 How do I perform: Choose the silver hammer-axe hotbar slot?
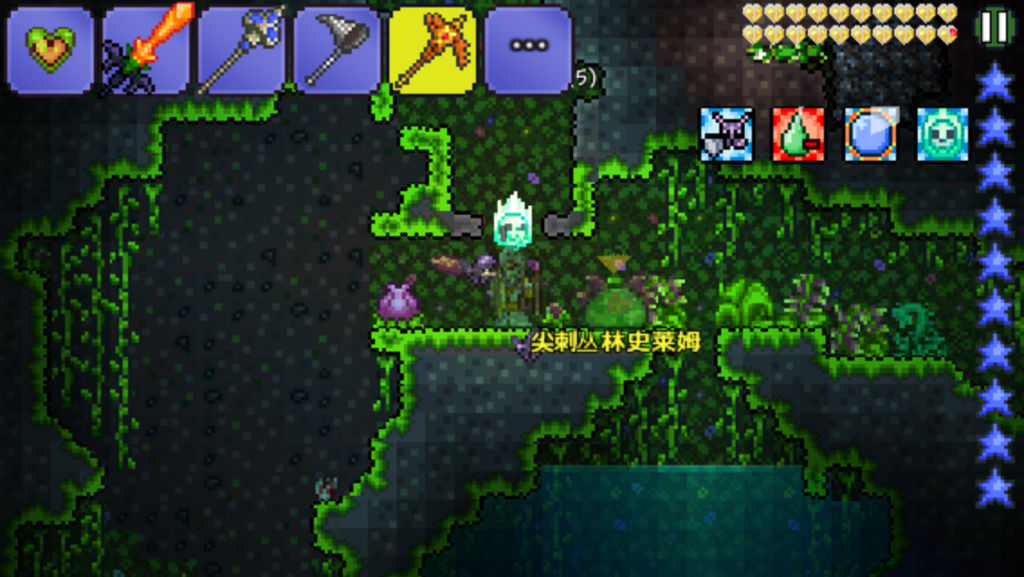337,49
